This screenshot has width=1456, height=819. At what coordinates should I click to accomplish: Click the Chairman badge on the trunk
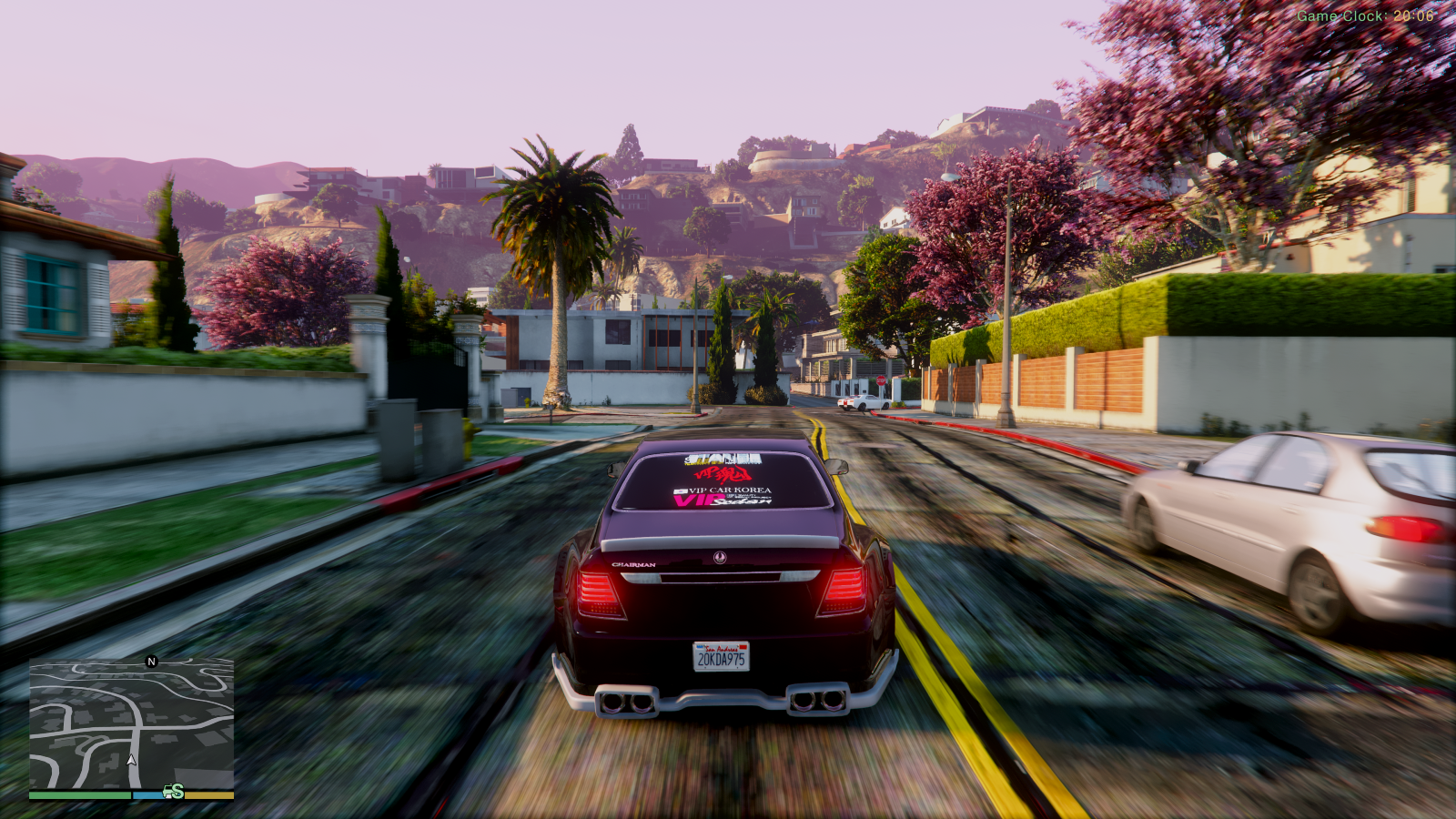[x=634, y=563]
